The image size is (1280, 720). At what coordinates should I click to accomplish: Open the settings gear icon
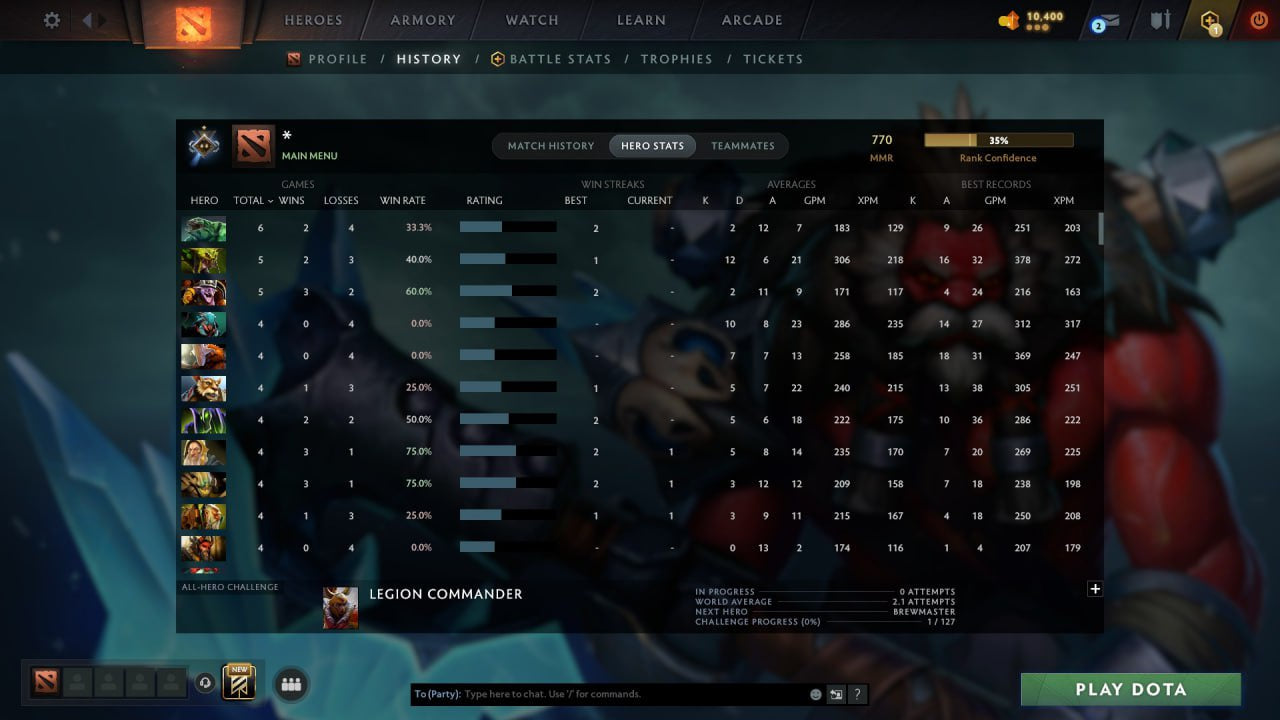[51, 19]
